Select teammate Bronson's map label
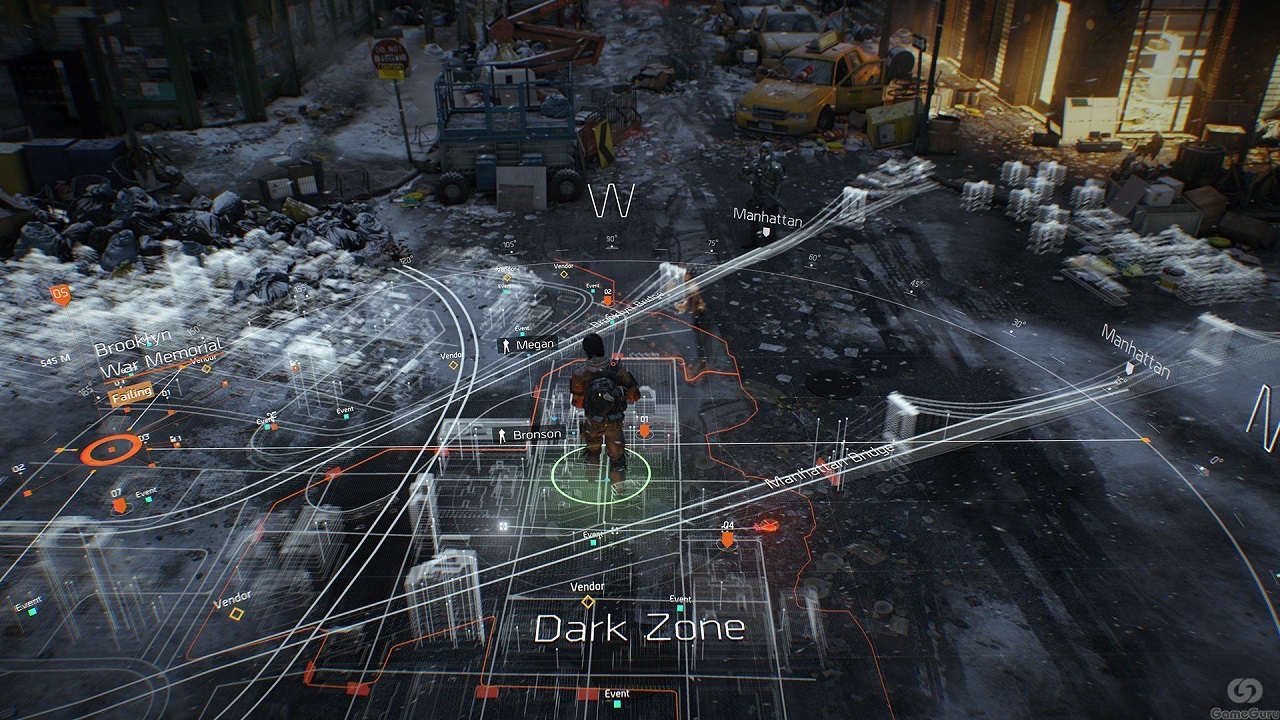 [x=529, y=435]
